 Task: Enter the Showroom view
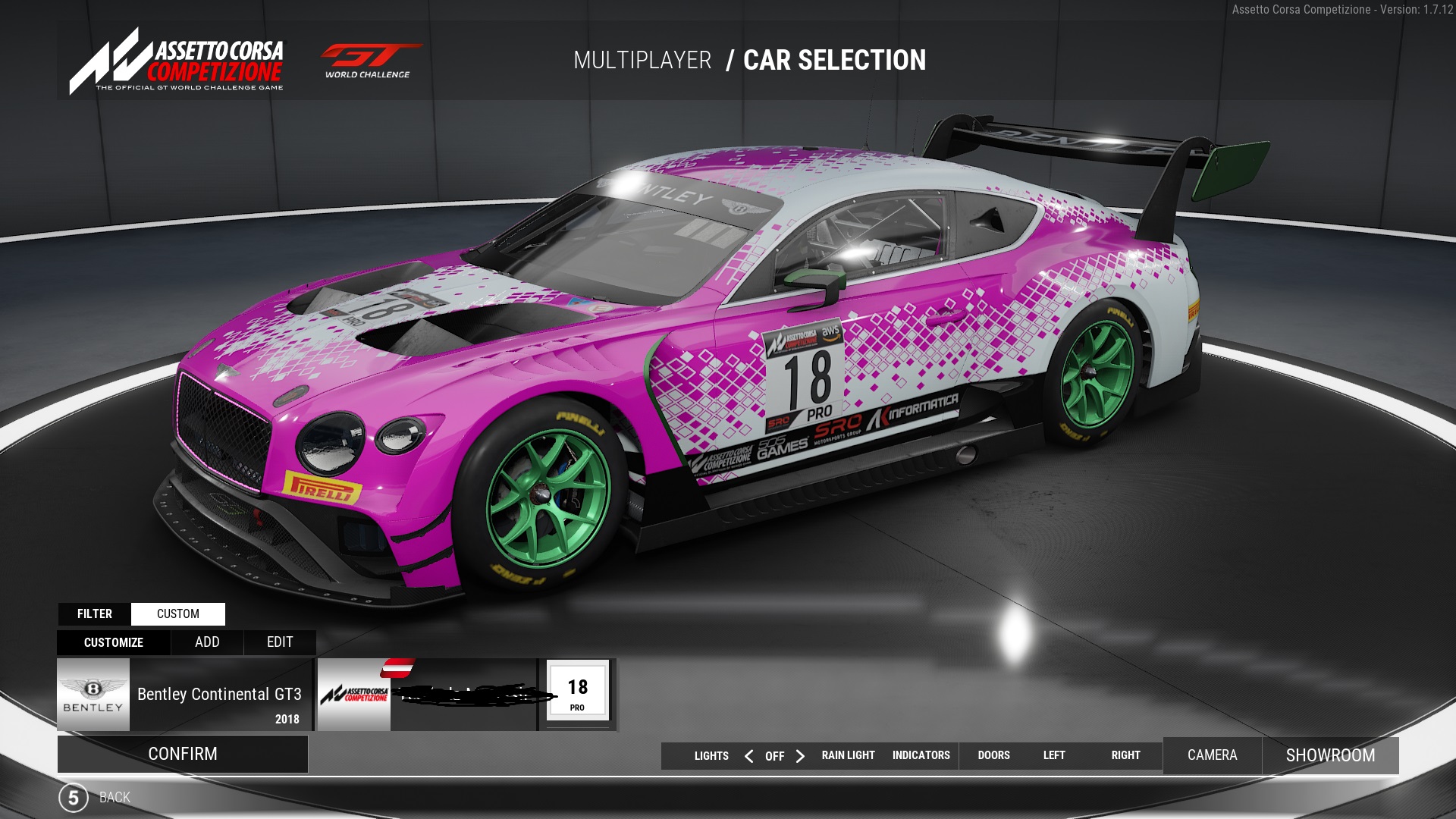(1330, 755)
